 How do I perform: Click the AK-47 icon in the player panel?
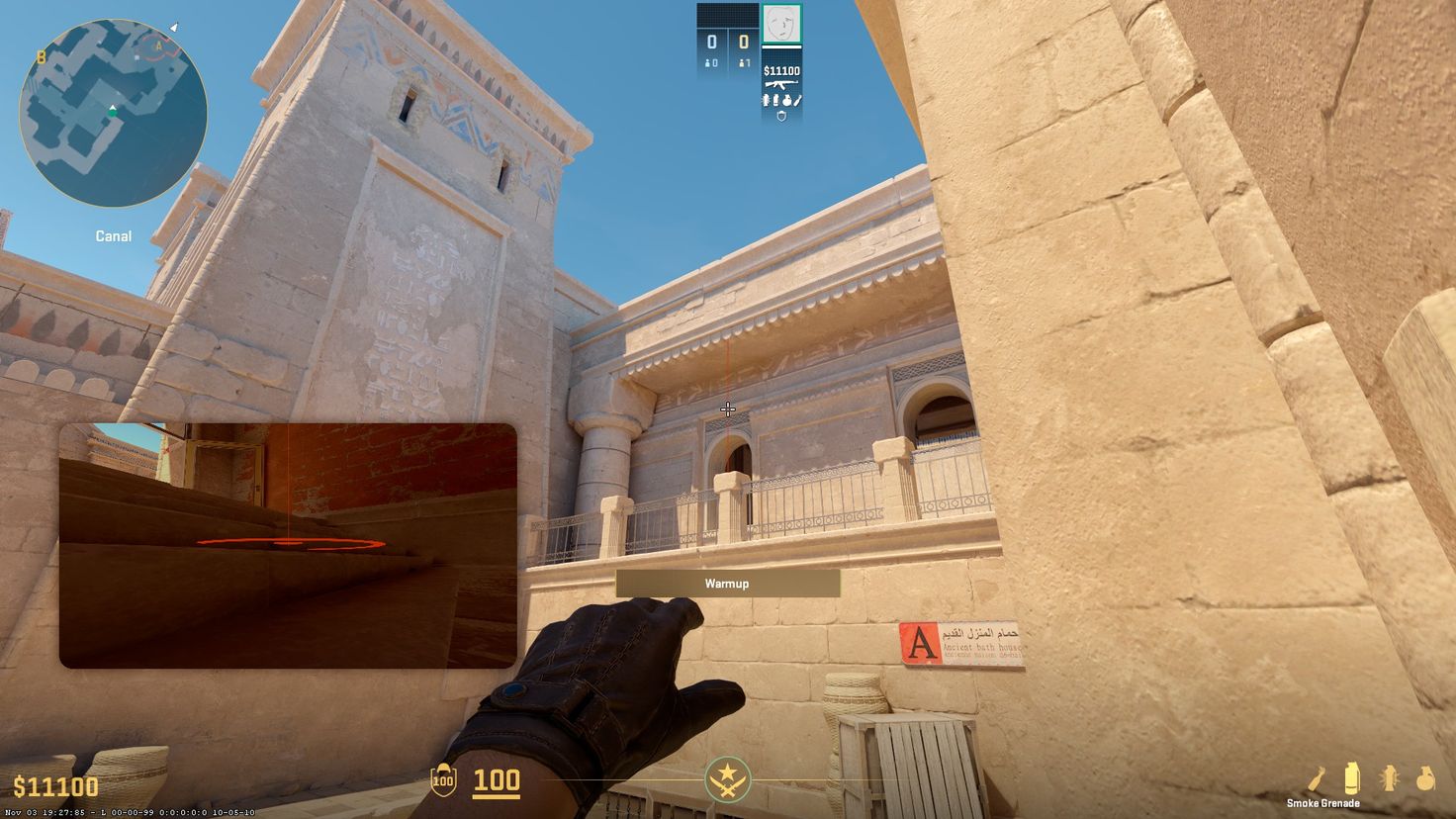click(780, 84)
